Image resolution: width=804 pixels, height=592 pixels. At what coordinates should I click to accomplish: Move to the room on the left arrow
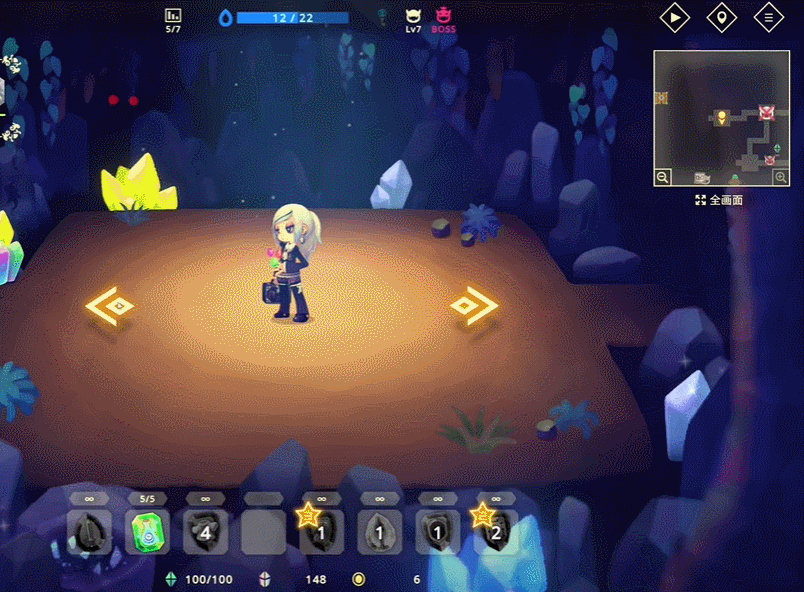[110, 306]
